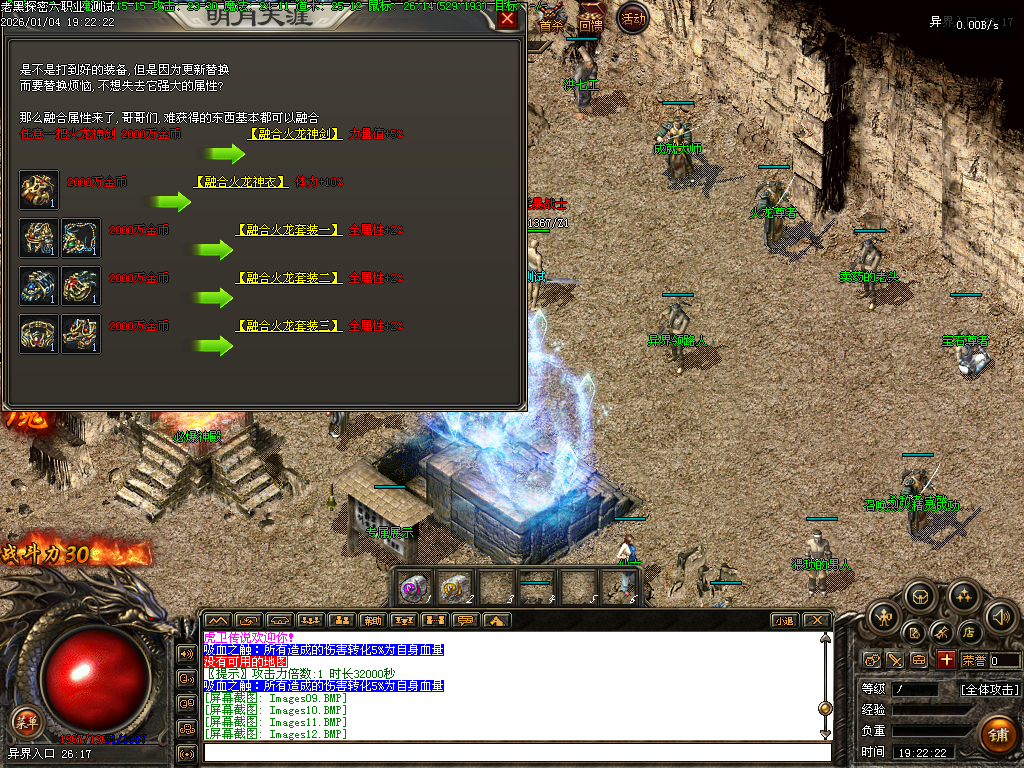Select 融合火龙套装一 fusion link
The width and height of the screenshot is (1024, 768).
(x=288, y=230)
